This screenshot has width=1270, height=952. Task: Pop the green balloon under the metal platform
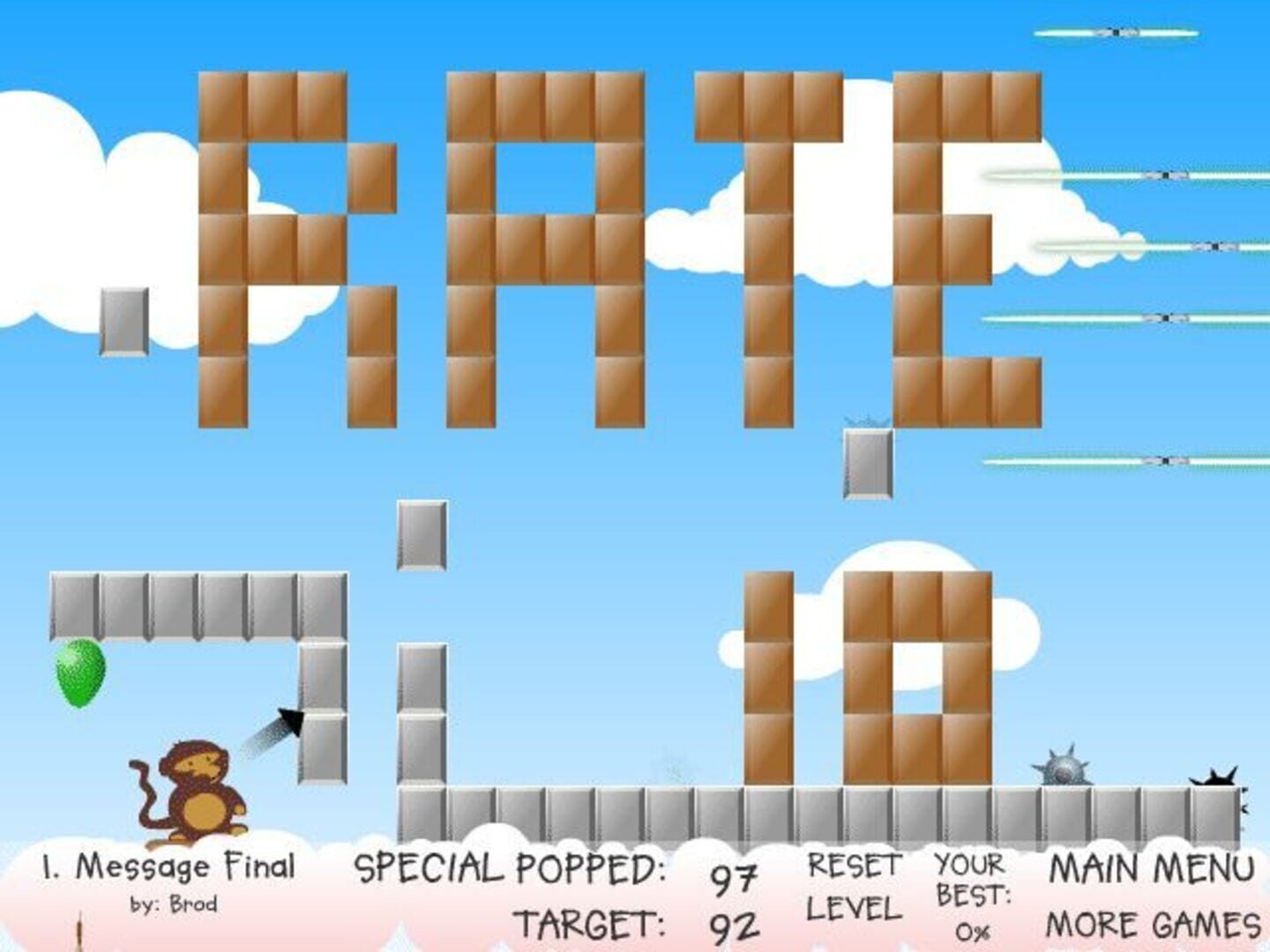point(78,674)
